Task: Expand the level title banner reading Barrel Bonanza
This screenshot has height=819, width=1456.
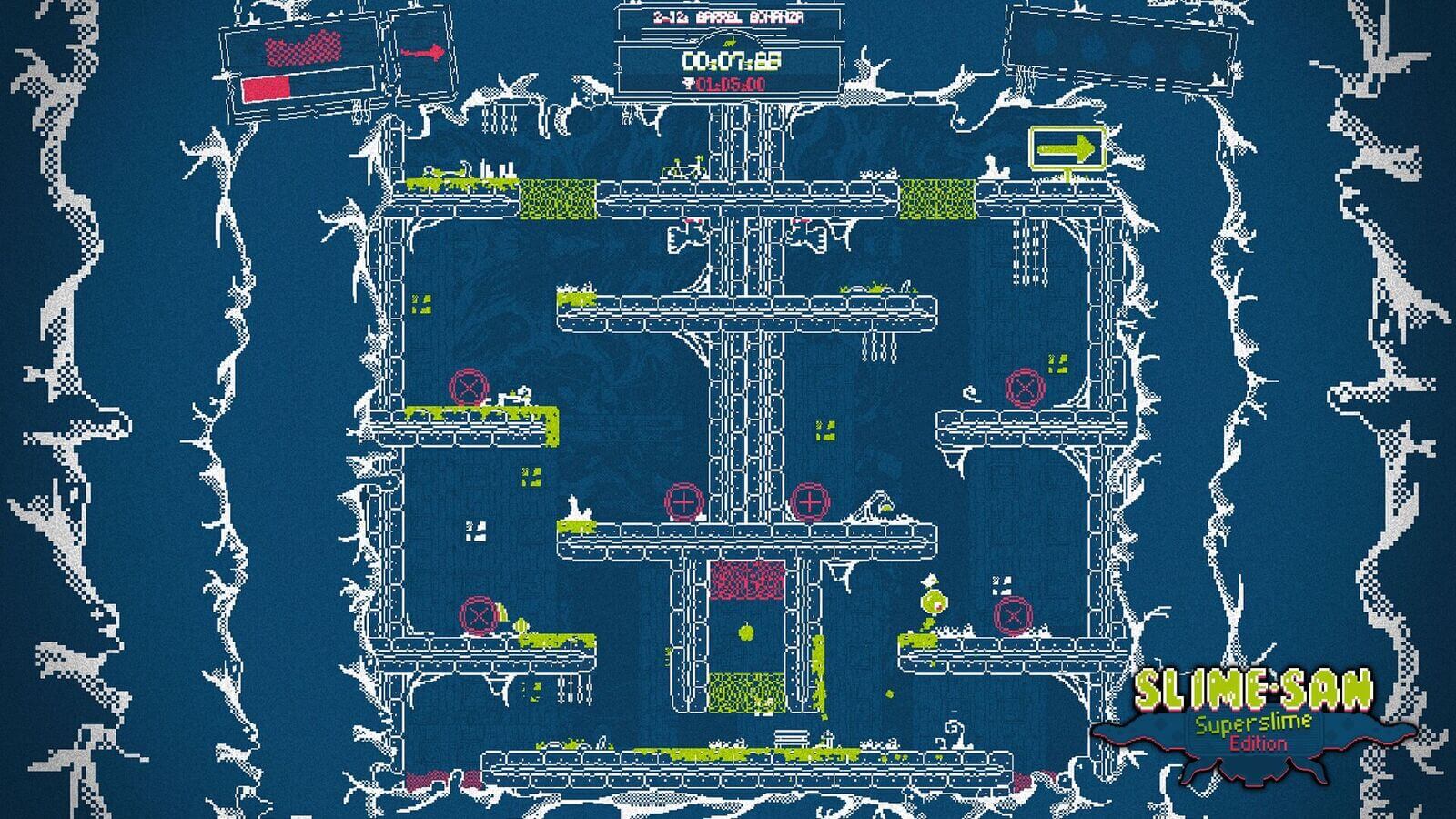Action: [728, 15]
